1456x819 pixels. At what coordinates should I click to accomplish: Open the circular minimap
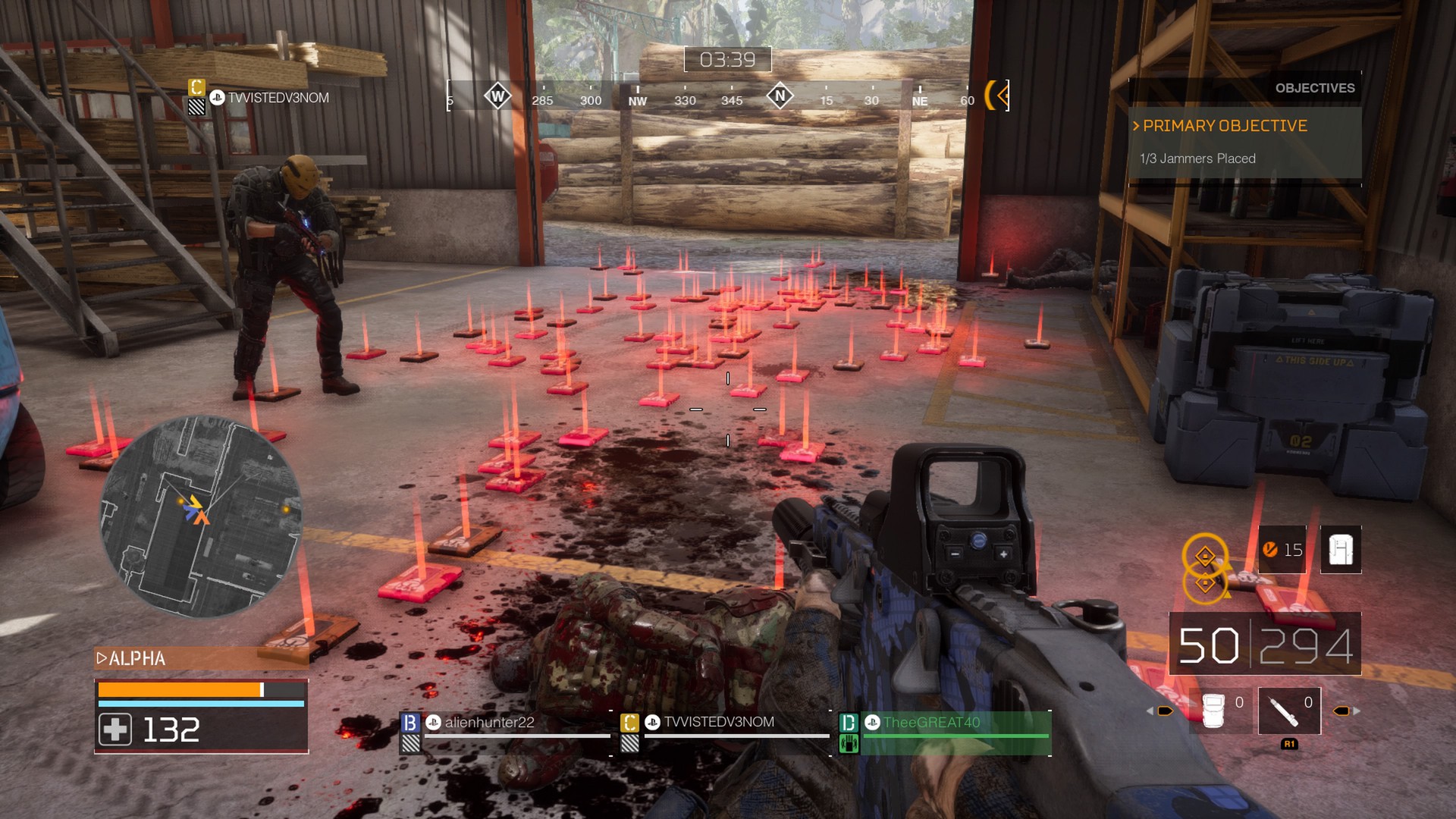[202, 516]
